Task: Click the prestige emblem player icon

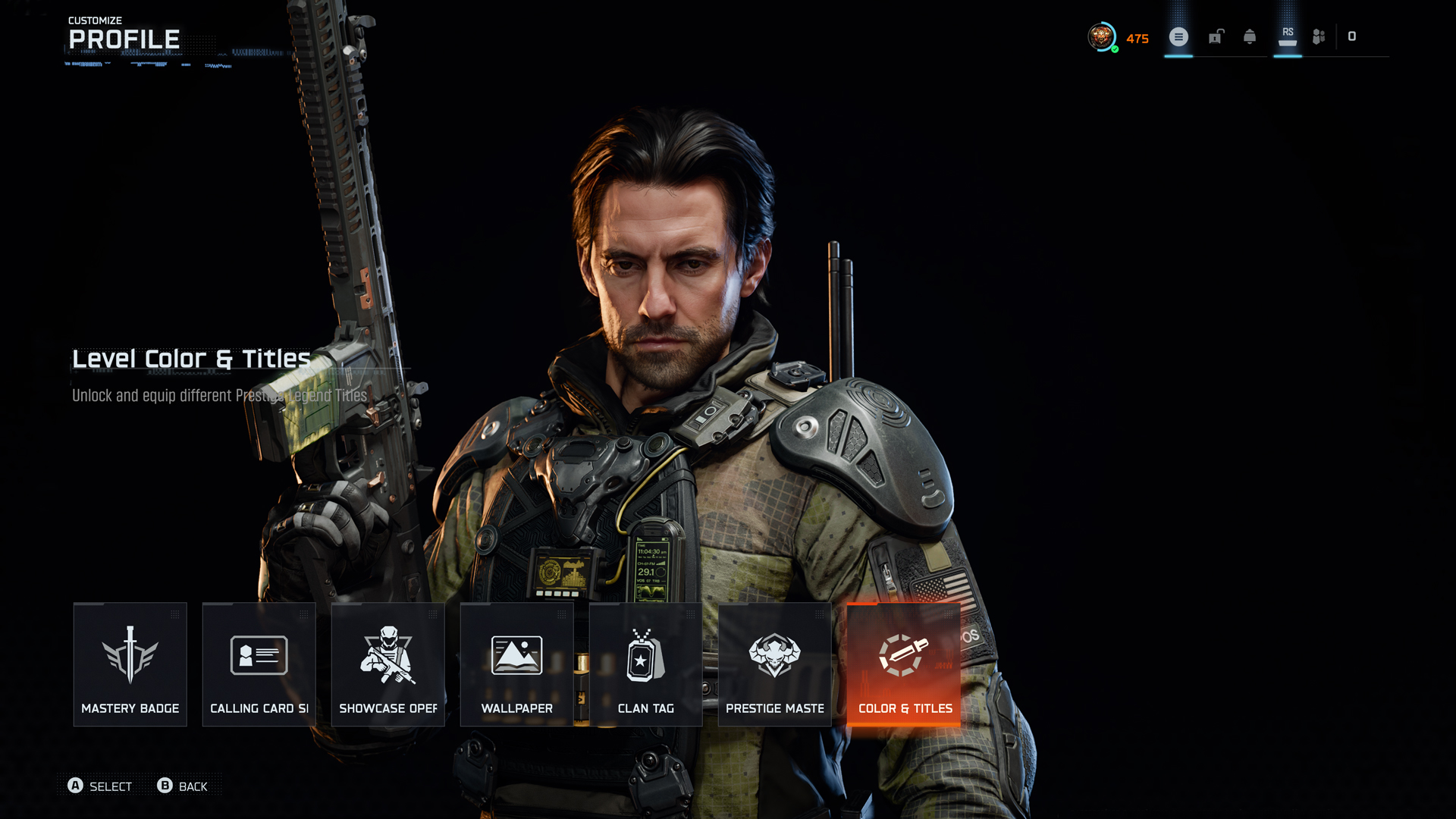Action: tap(1101, 36)
